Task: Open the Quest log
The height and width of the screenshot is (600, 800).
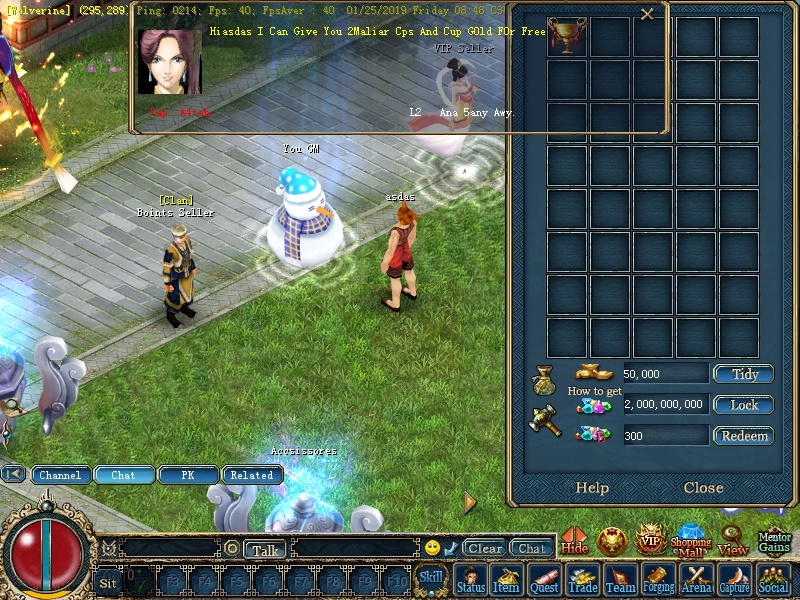Action: click(544, 581)
